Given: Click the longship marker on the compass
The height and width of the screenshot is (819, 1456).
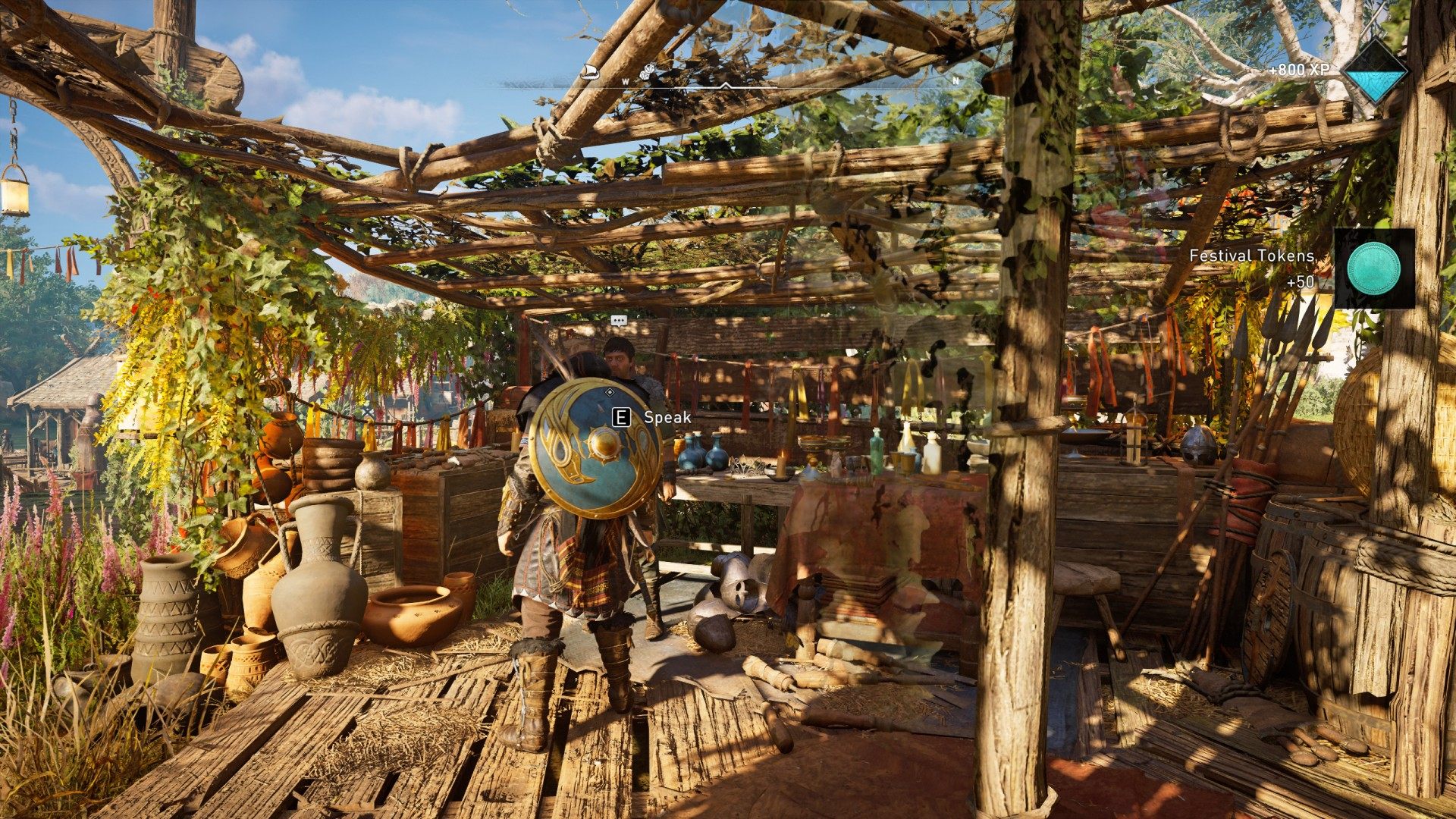Looking at the screenshot, I should coord(588,72).
